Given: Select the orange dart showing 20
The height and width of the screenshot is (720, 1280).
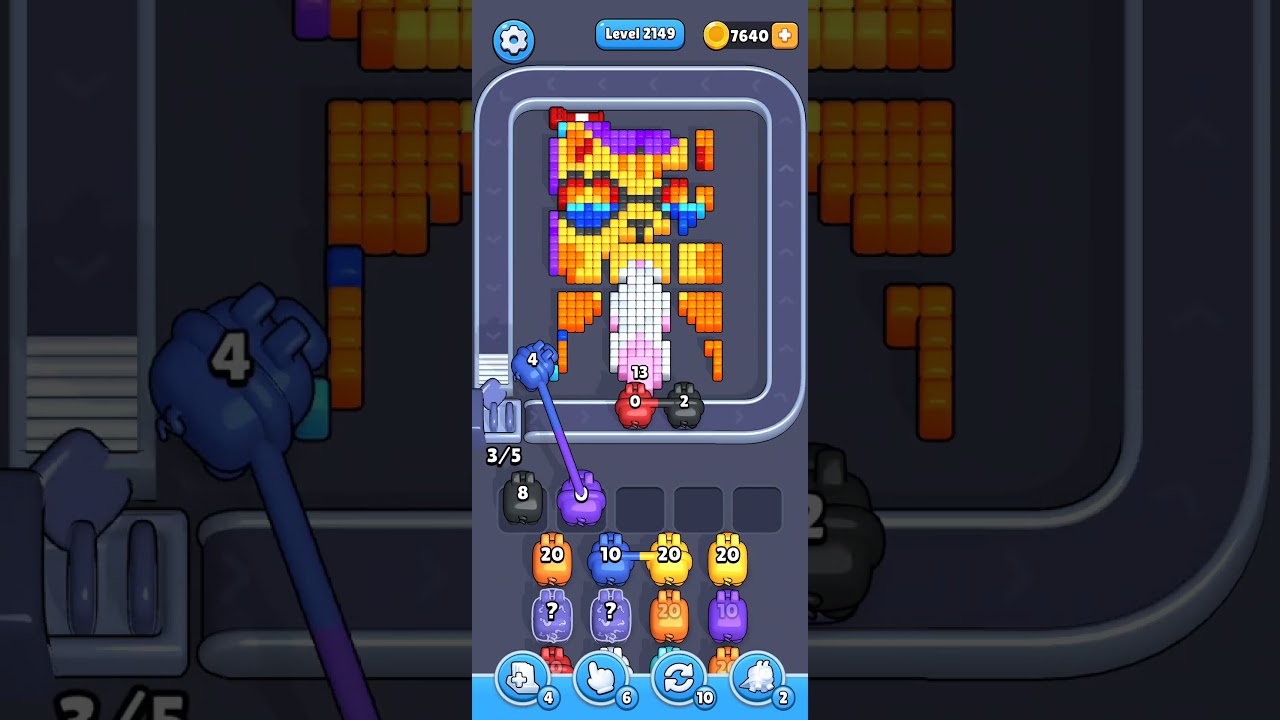Looking at the screenshot, I should (x=551, y=558).
